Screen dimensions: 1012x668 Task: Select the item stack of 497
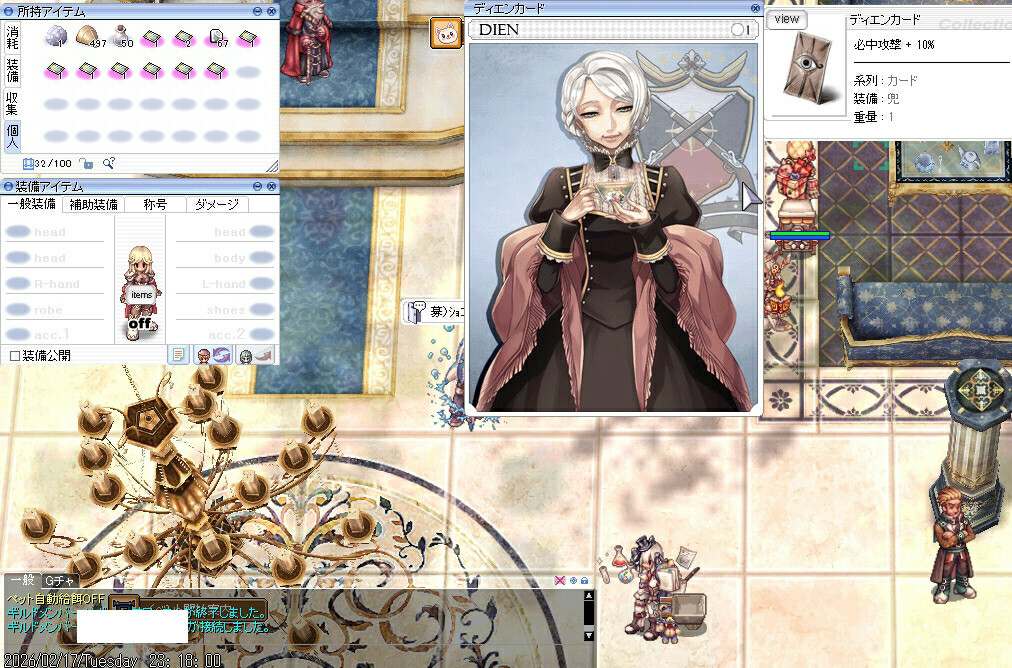(x=89, y=37)
